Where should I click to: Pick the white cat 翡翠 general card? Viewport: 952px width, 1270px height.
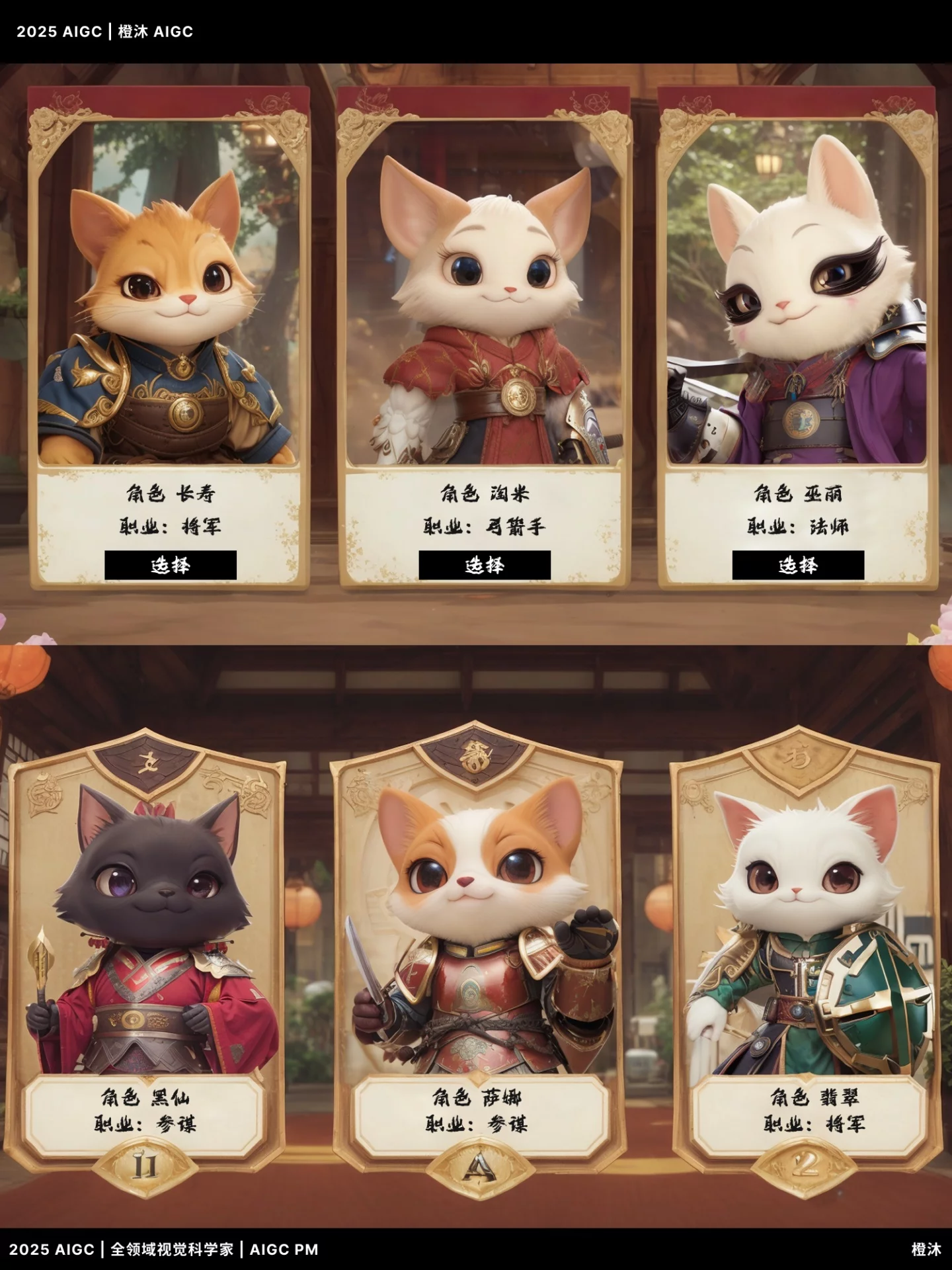click(x=807, y=939)
